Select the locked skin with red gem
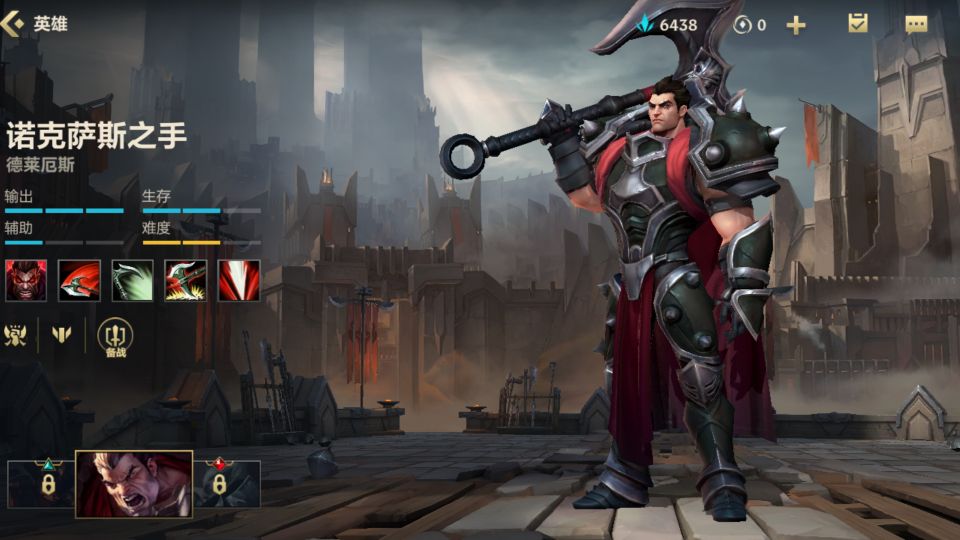960x540 pixels. [x=218, y=483]
